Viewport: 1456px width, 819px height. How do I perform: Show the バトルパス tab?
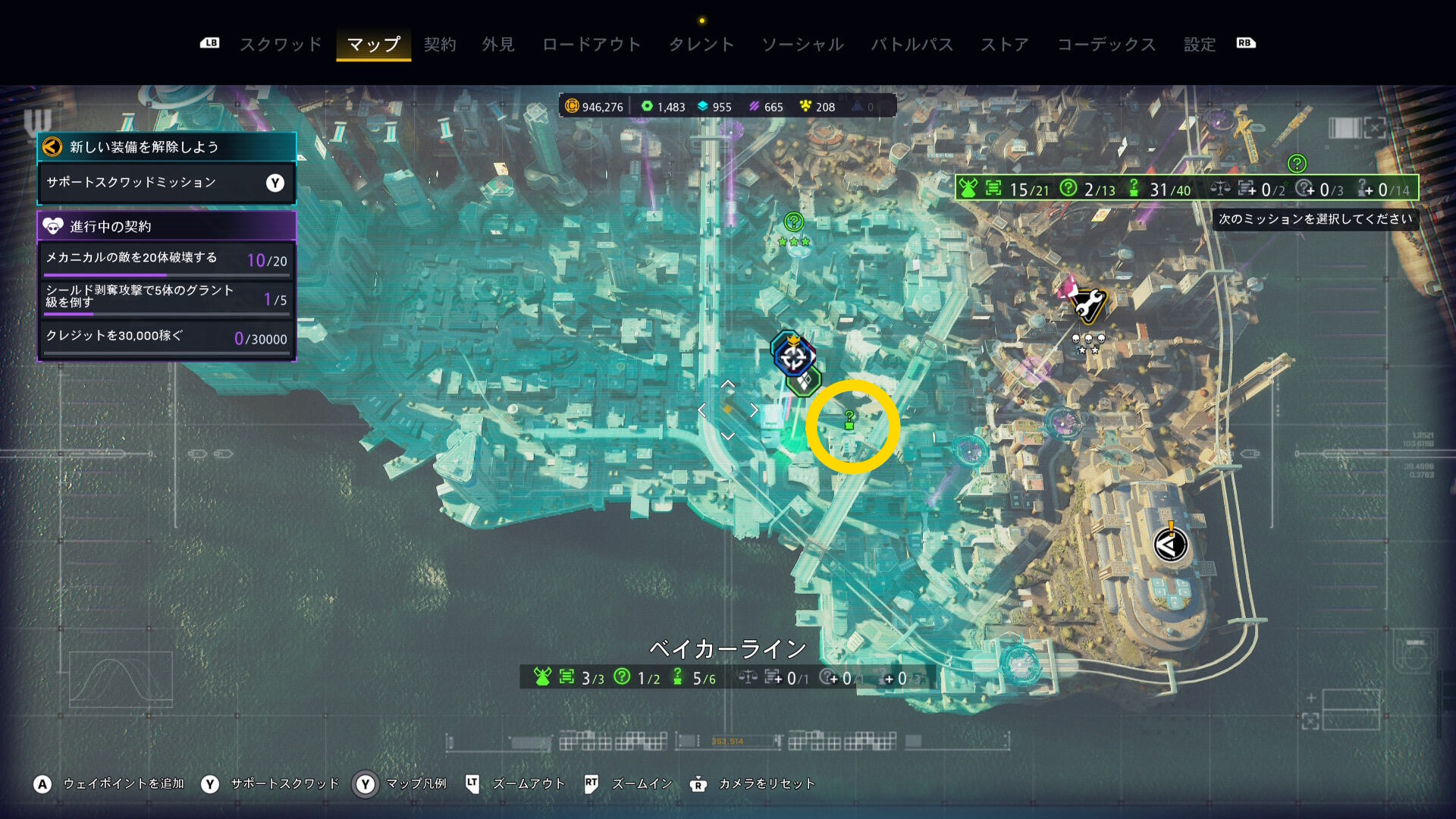pyautogui.click(x=912, y=45)
